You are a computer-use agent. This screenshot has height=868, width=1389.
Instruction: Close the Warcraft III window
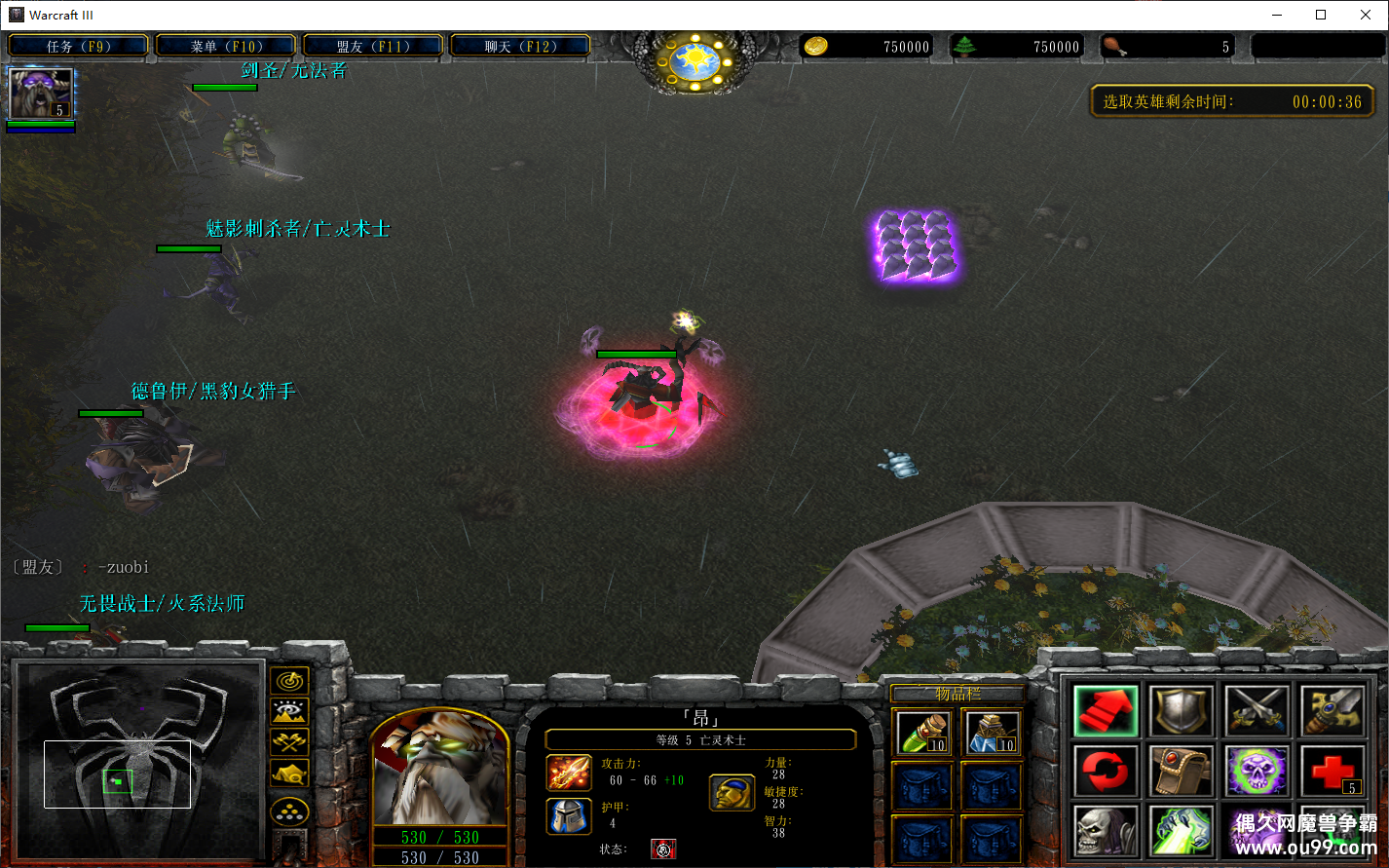click(x=1366, y=15)
